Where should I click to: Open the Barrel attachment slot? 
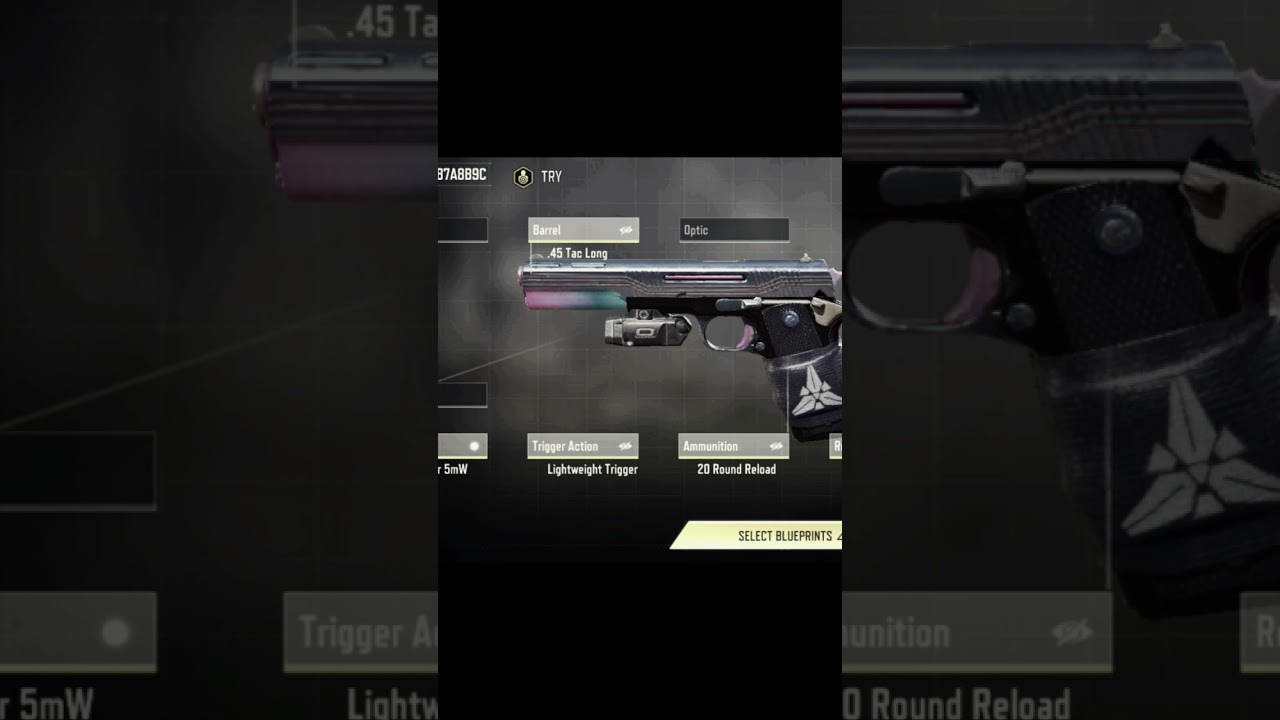[x=583, y=230]
